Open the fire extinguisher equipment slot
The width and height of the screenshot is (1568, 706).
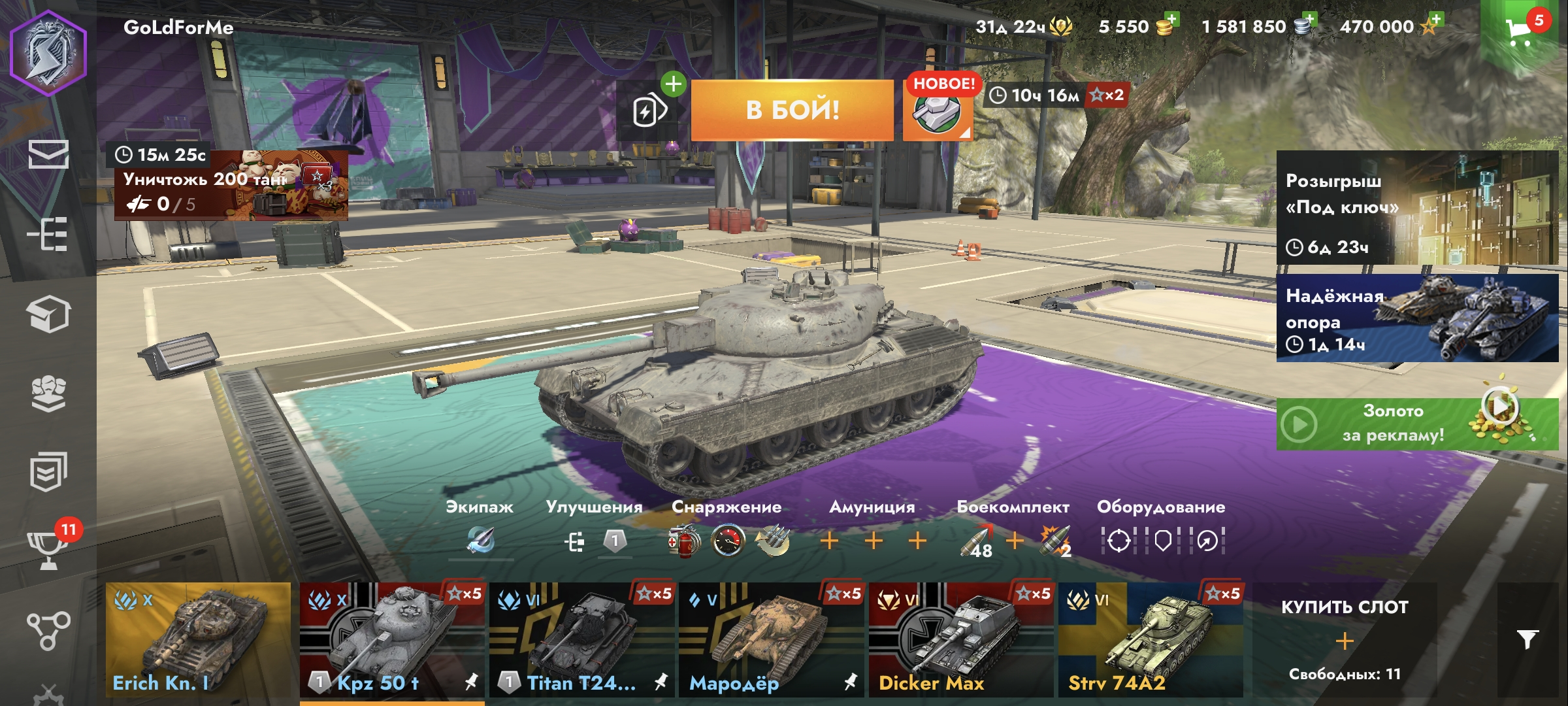(683, 541)
